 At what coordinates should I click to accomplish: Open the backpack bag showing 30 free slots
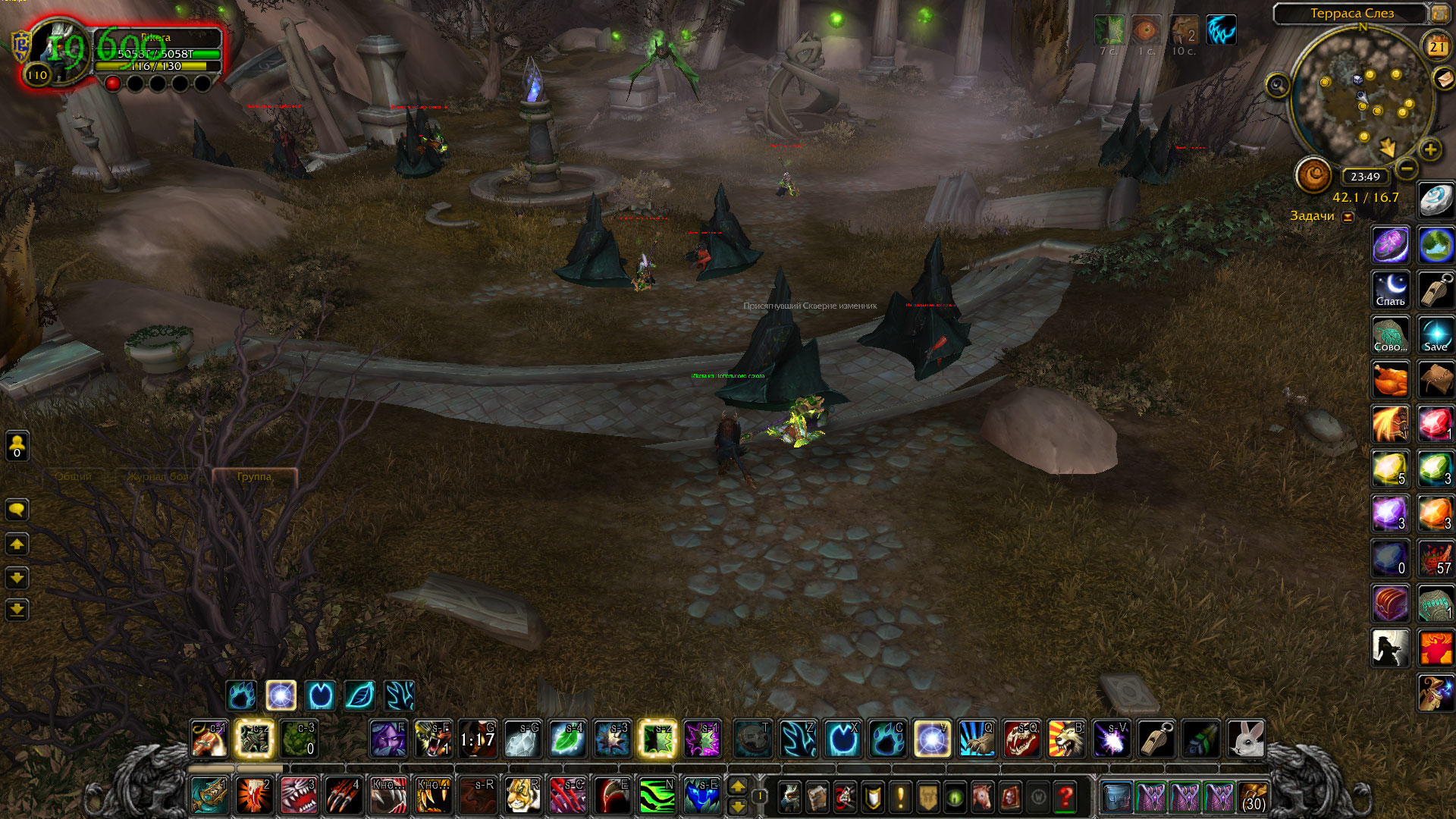[x=1254, y=797]
